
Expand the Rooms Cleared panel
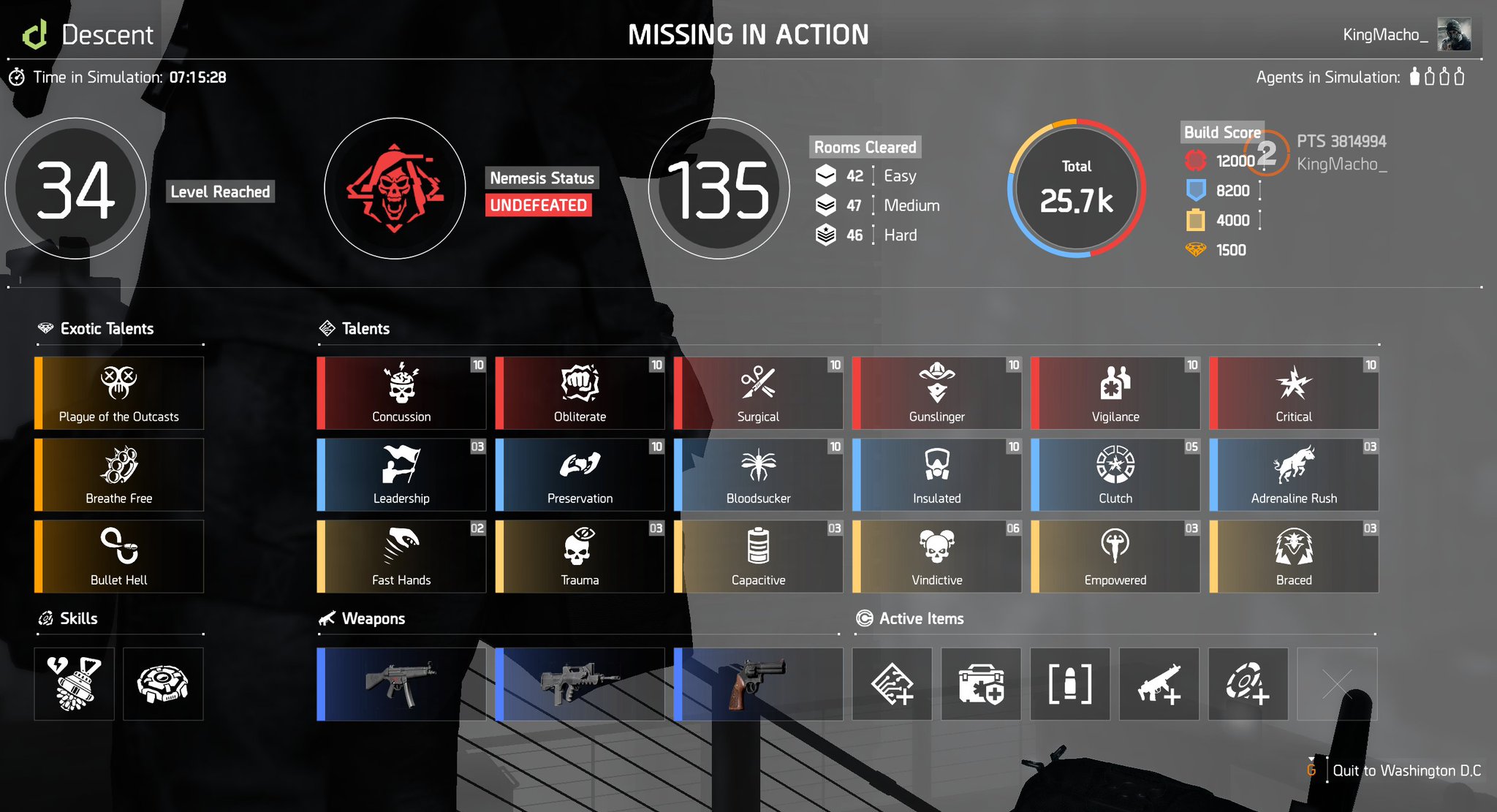tap(865, 147)
